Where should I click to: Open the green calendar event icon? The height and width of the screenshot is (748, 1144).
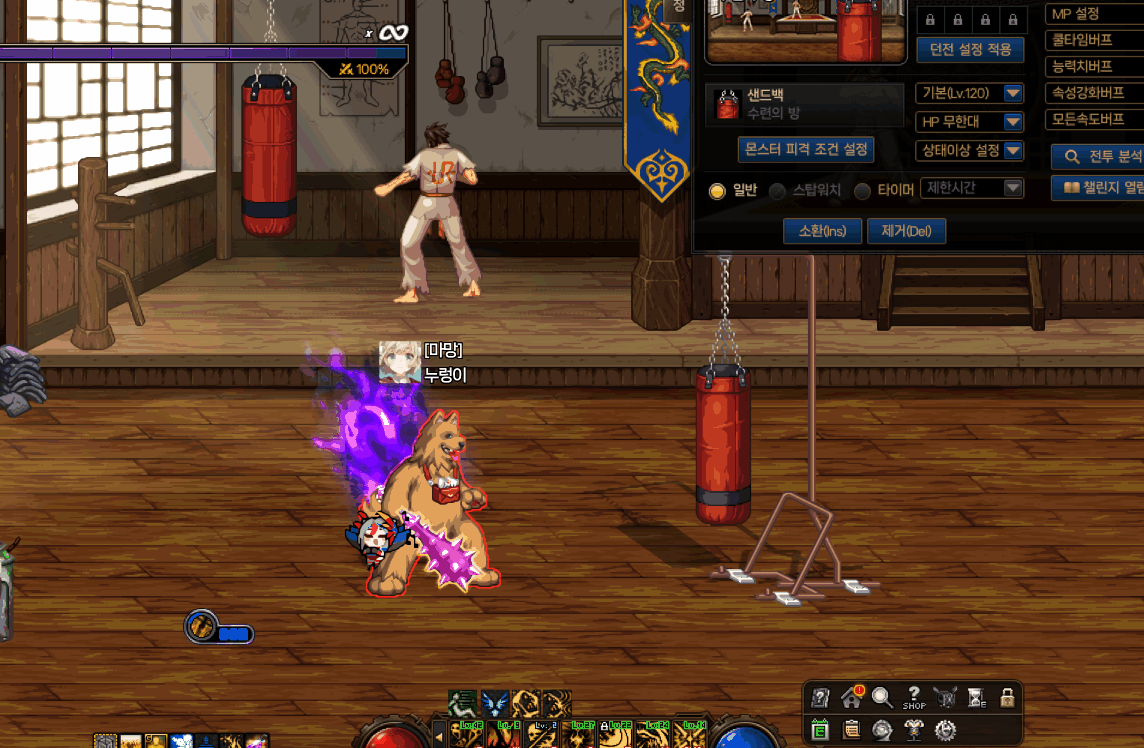820,730
